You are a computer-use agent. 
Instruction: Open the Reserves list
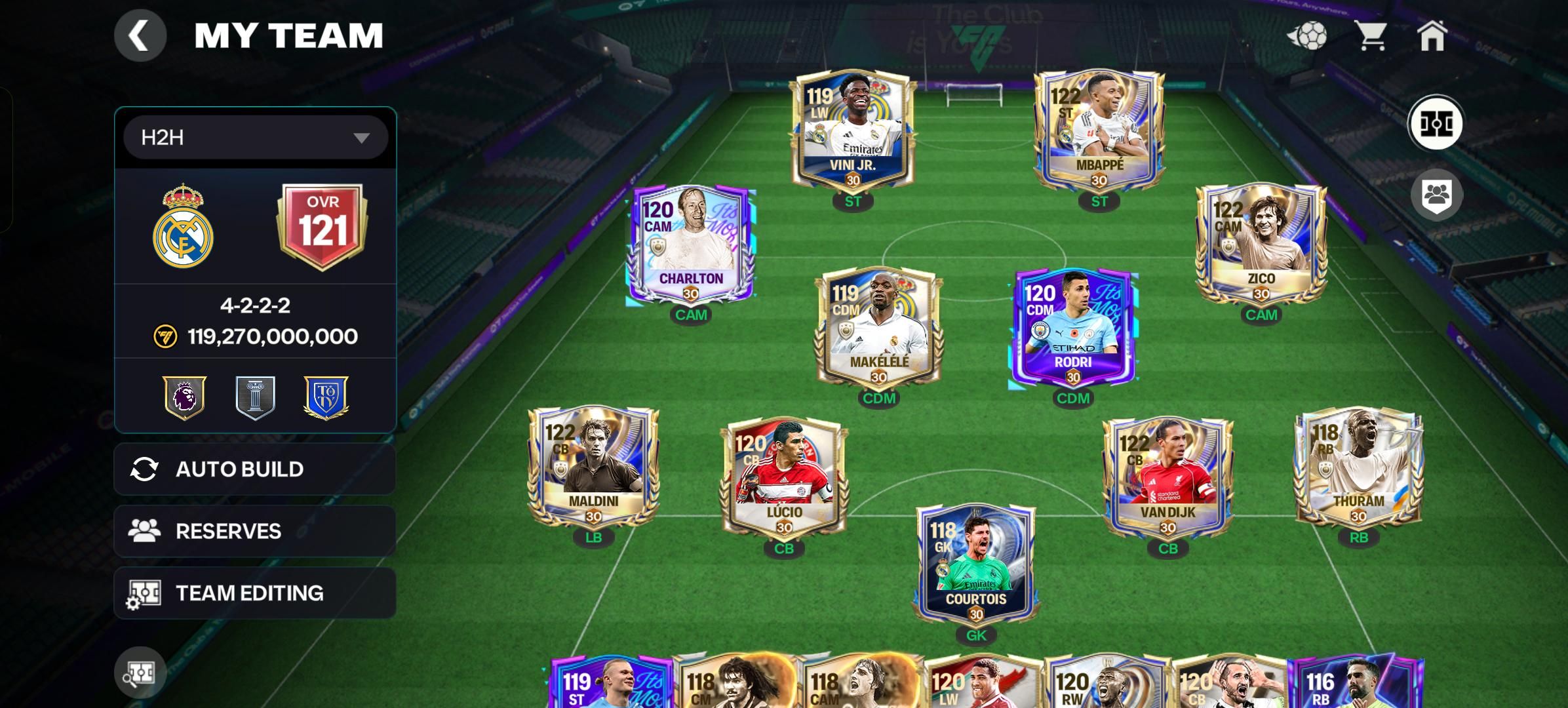coord(254,531)
